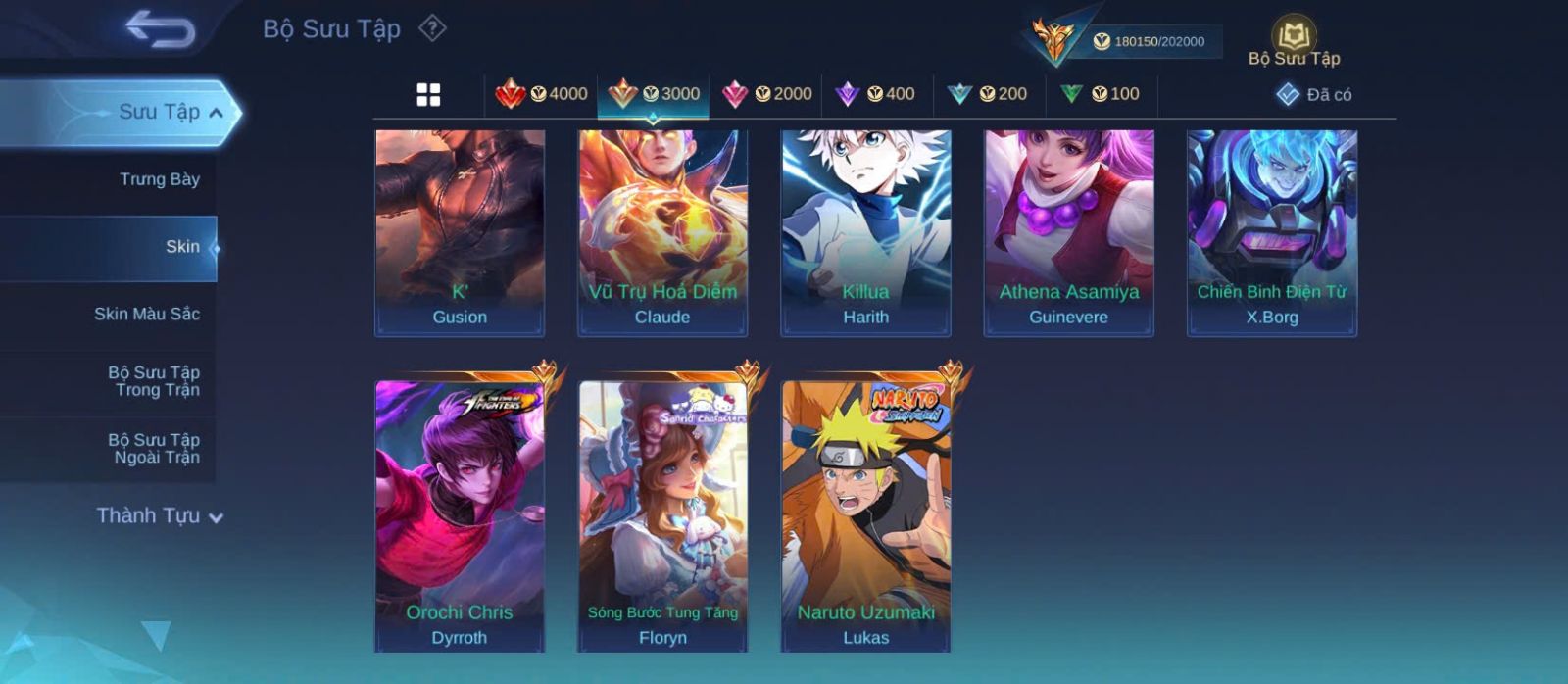
Task: Filter skins by the 4000 tier
Action: pyautogui.click(x=541, y=94)
